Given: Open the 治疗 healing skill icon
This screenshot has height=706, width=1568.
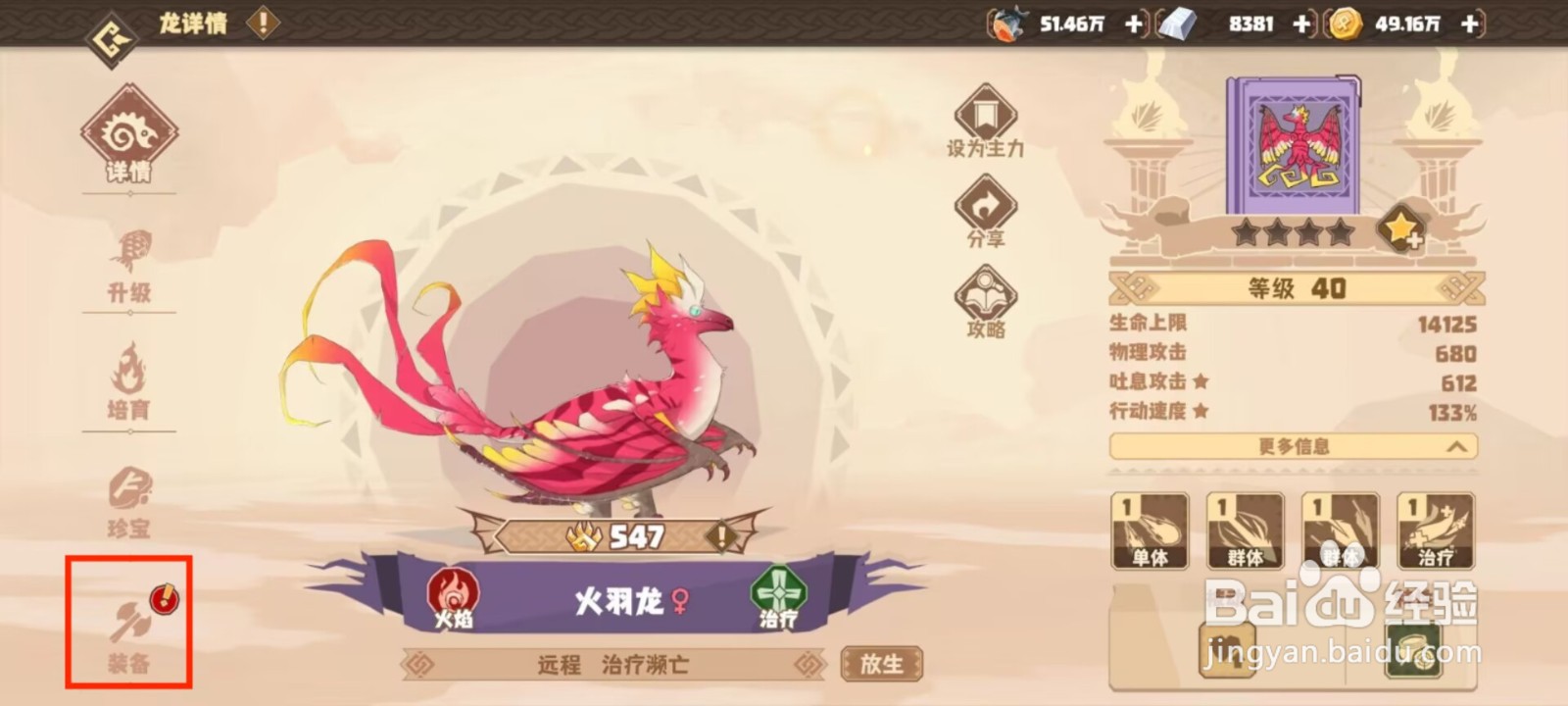Looking at the screenshot, I should pyautogui.click(x=1434, y=529).
